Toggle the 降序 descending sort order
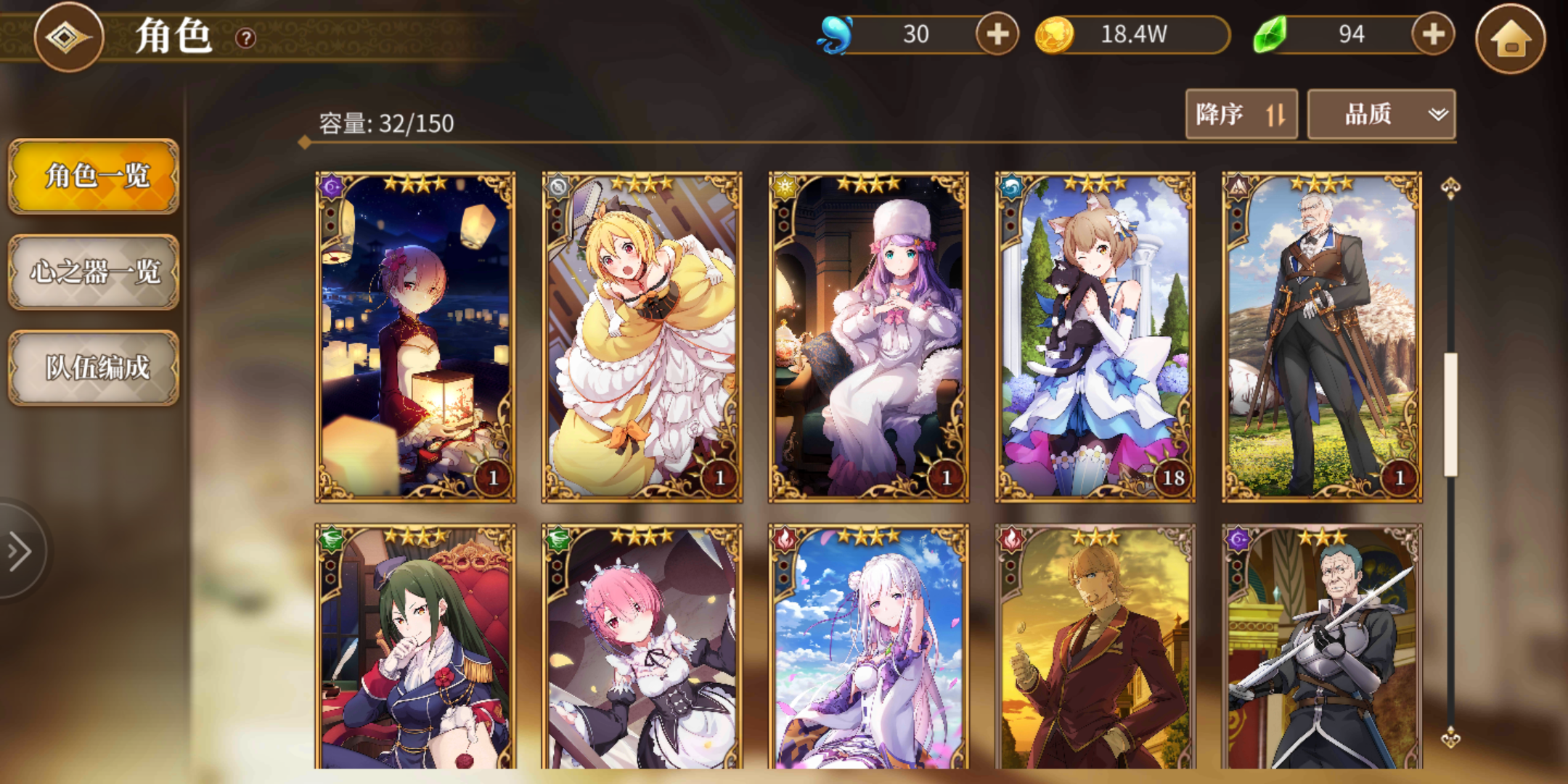The image size is (1568, 784). click(x=1241, y=113)
